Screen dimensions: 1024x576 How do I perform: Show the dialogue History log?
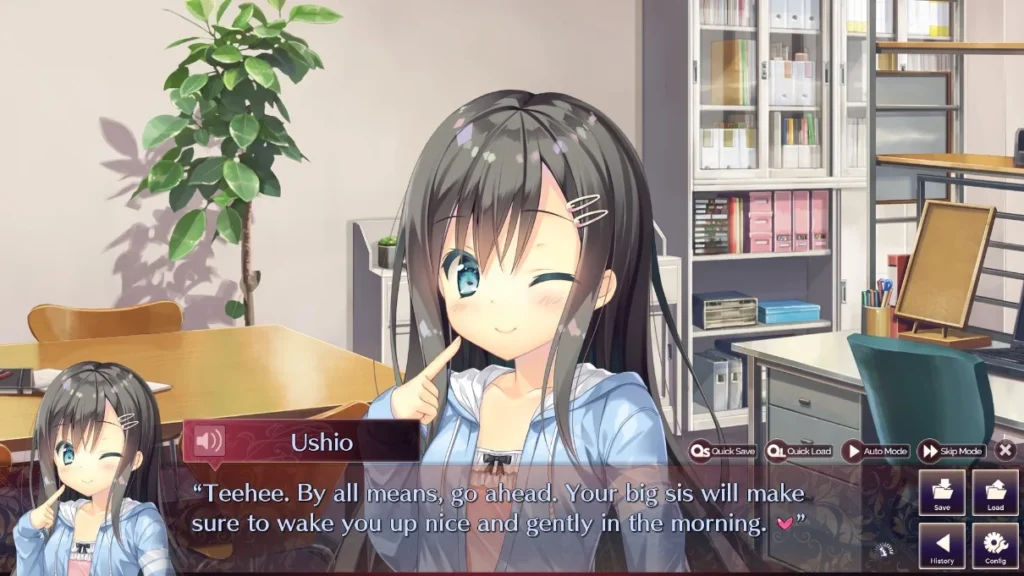[942, 546]
